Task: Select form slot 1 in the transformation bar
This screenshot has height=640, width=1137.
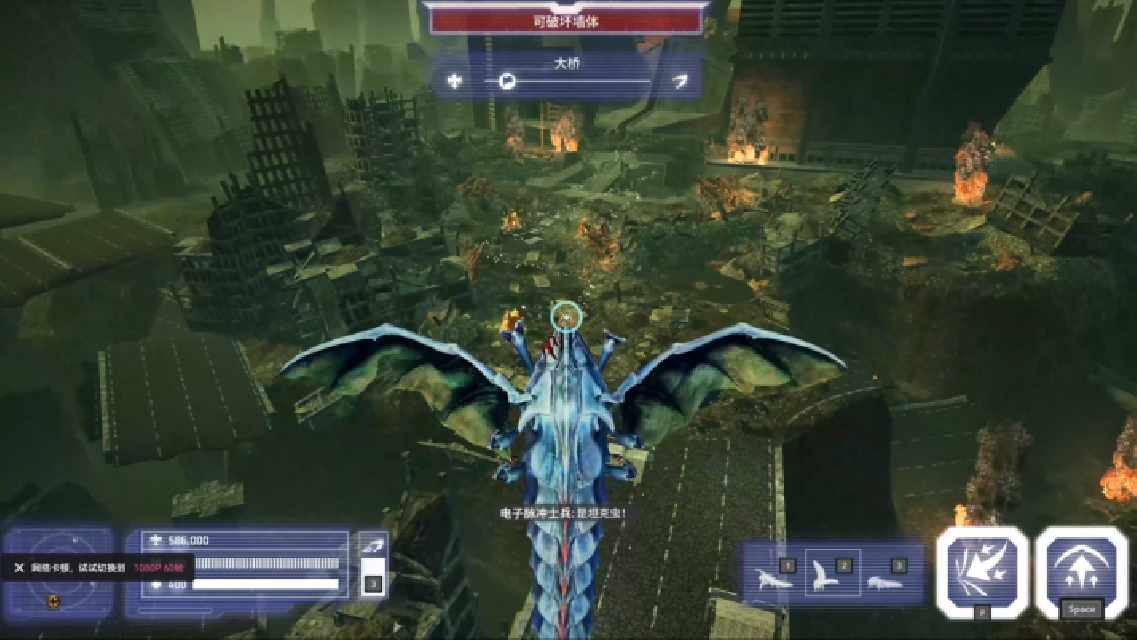Action: click(x=774, y=579)
